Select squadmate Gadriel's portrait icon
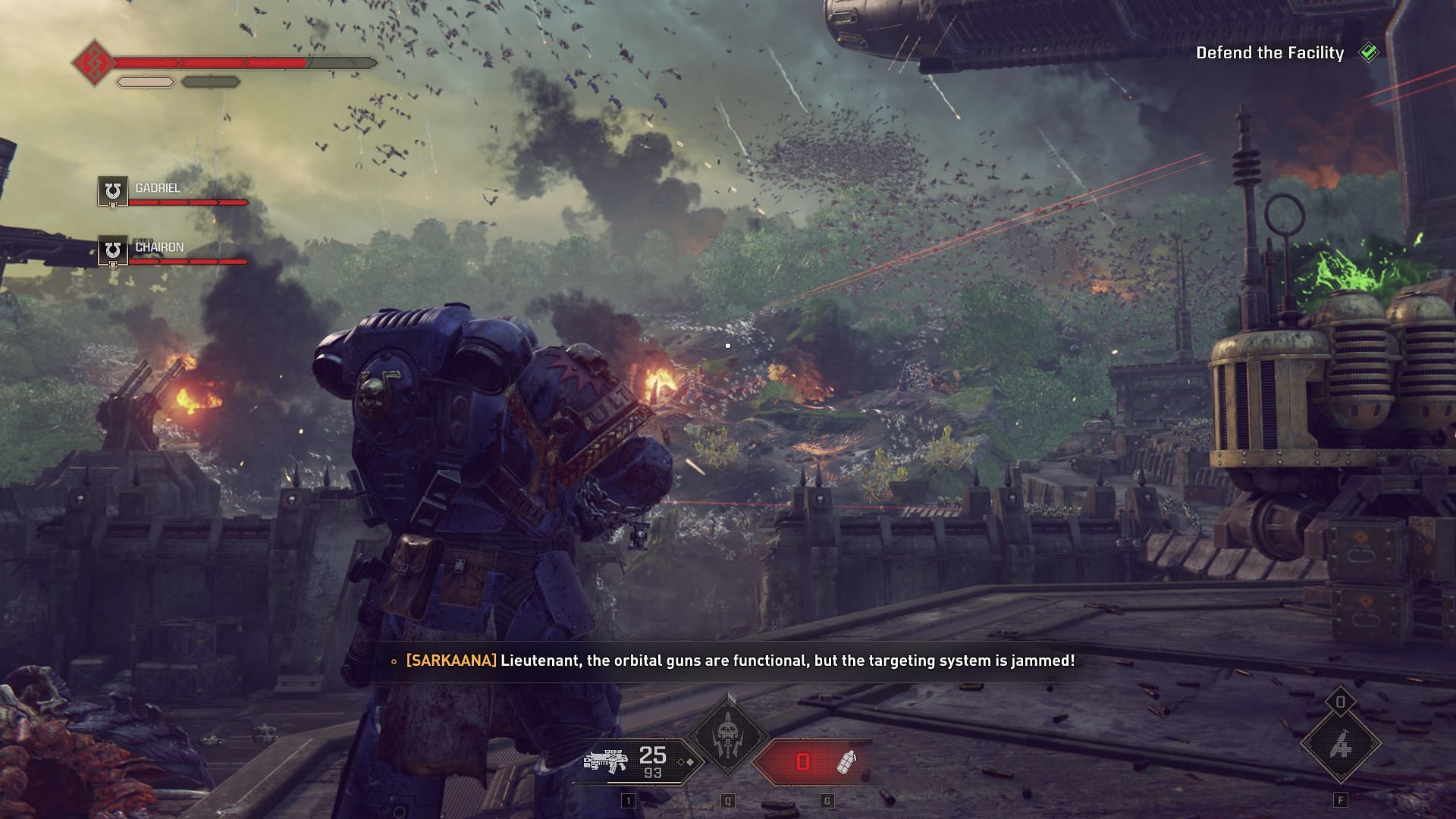Screen dimensions: 1456x819 pyautogui.click(x=113, y=191)
